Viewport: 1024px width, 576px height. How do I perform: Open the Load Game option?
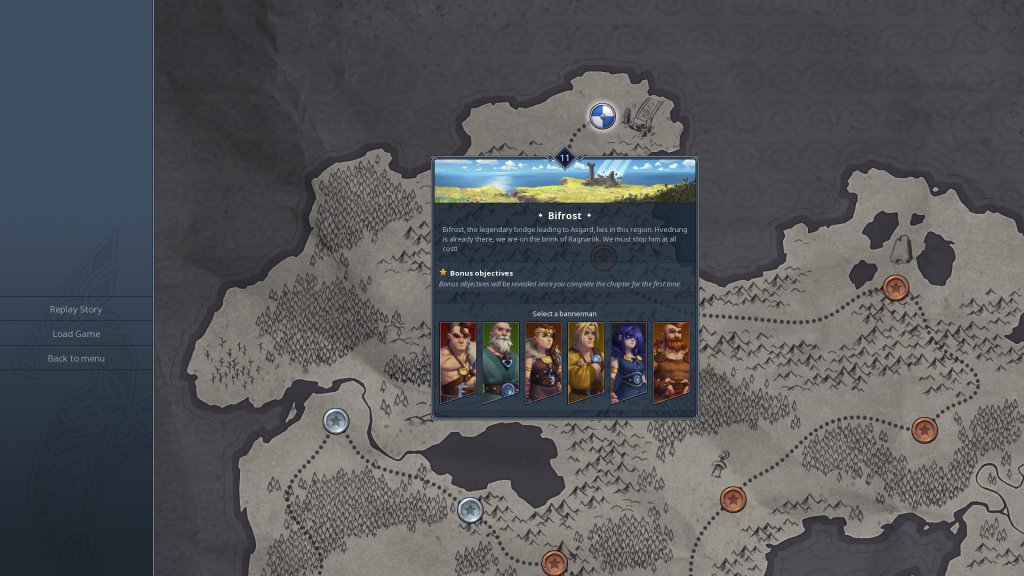(x=76, y=334)
